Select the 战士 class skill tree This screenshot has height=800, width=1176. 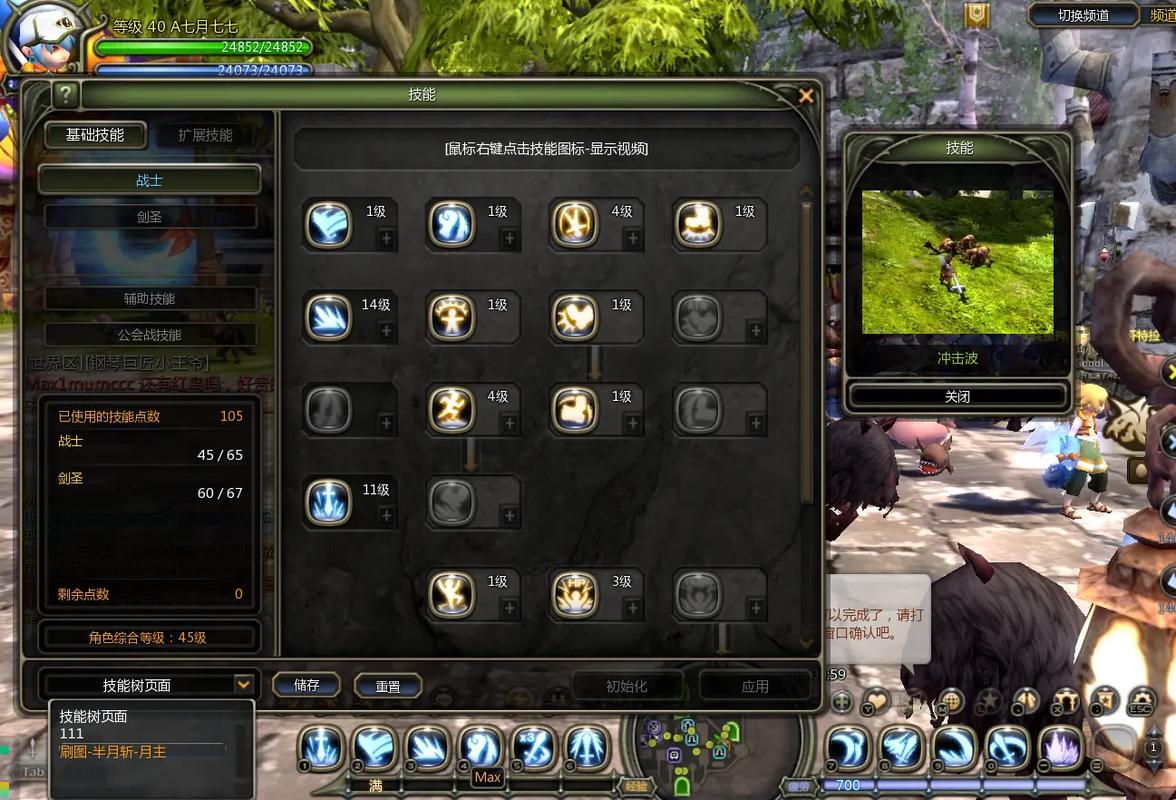click(x=149, y=180)
